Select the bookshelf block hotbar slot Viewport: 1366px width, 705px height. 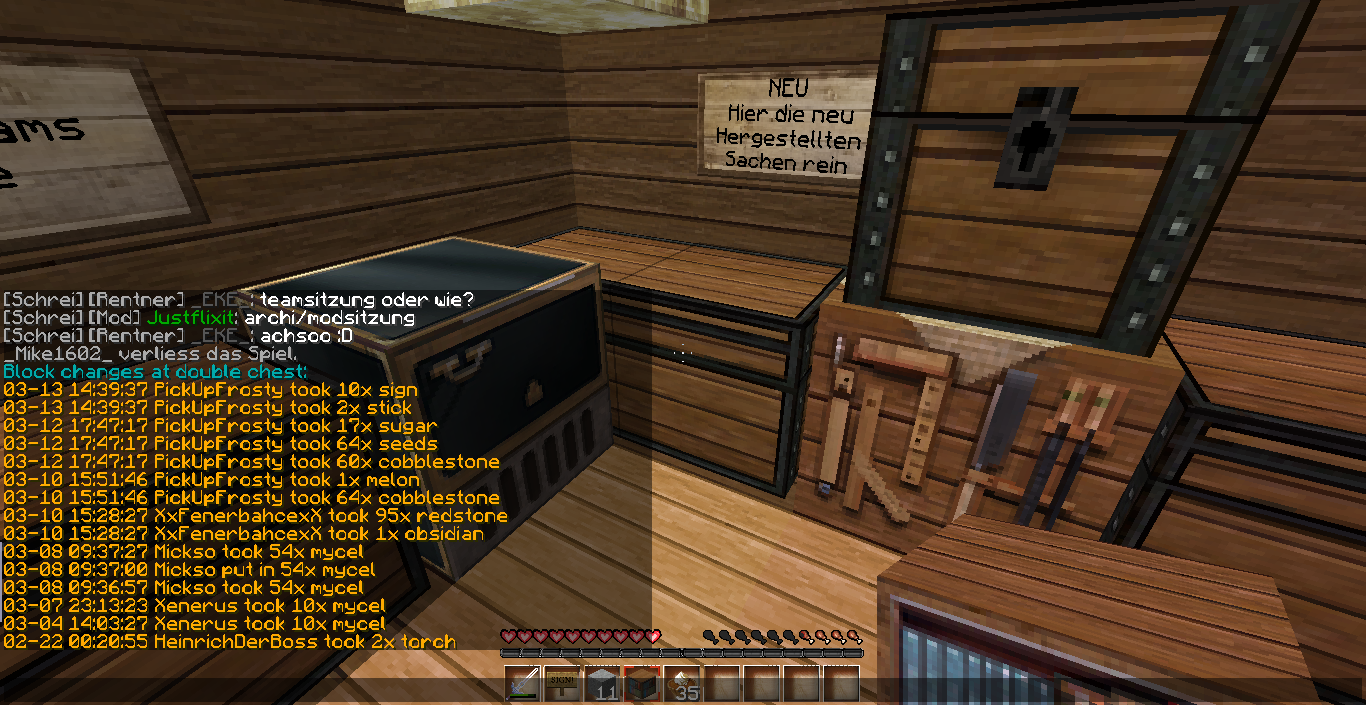[x=642, y=685]
